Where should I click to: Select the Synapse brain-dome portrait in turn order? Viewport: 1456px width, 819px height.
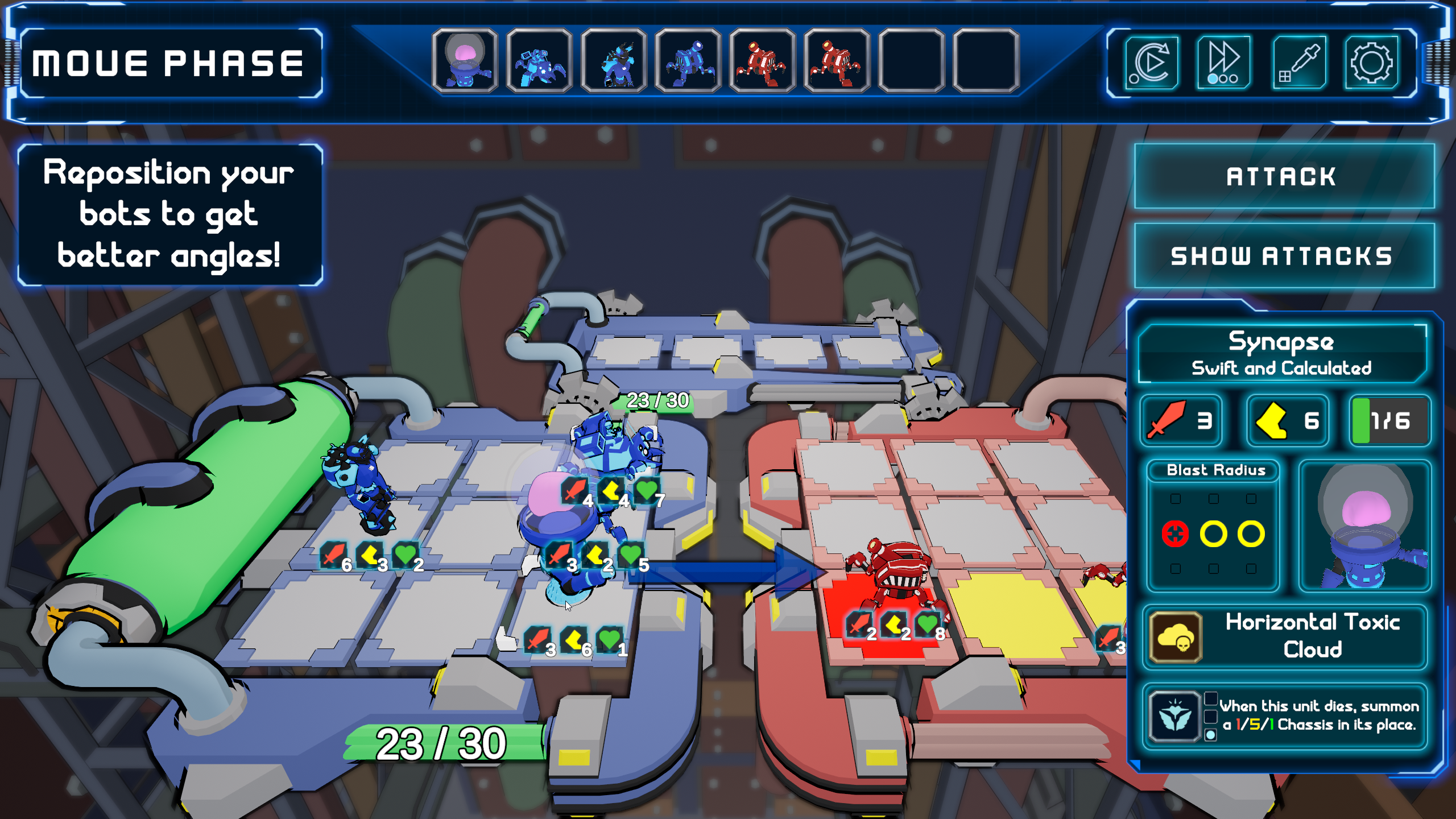pos(465,61)
